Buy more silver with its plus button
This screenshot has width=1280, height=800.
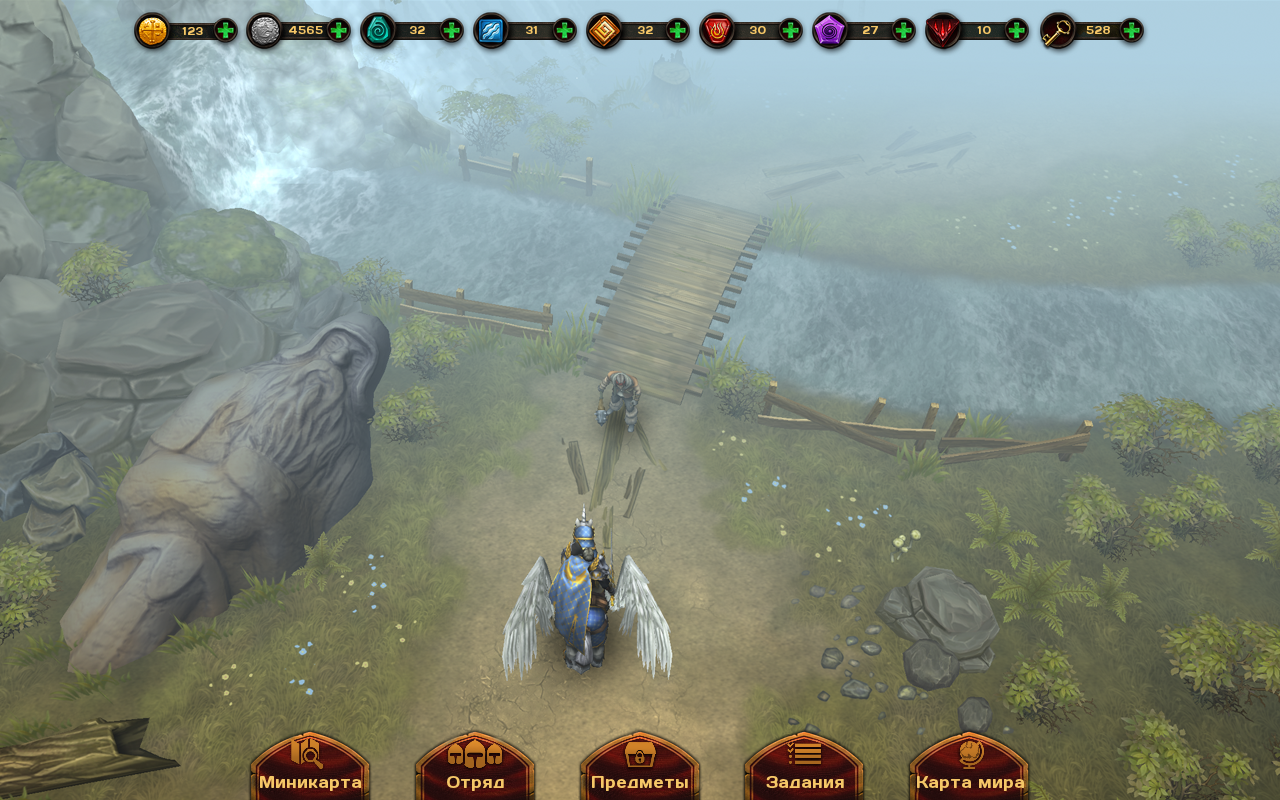pos(339,30)
